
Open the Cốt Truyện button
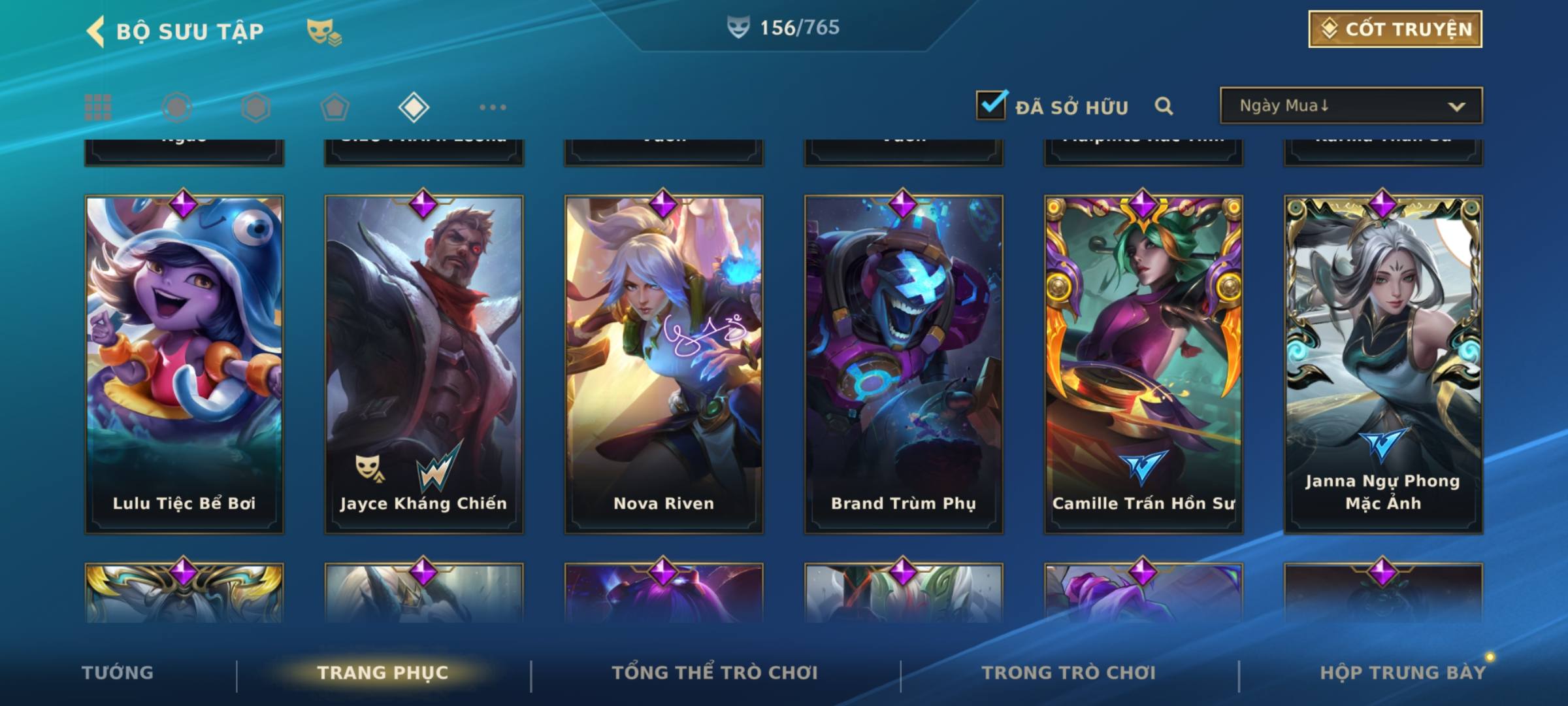(x=1395, y=29)
